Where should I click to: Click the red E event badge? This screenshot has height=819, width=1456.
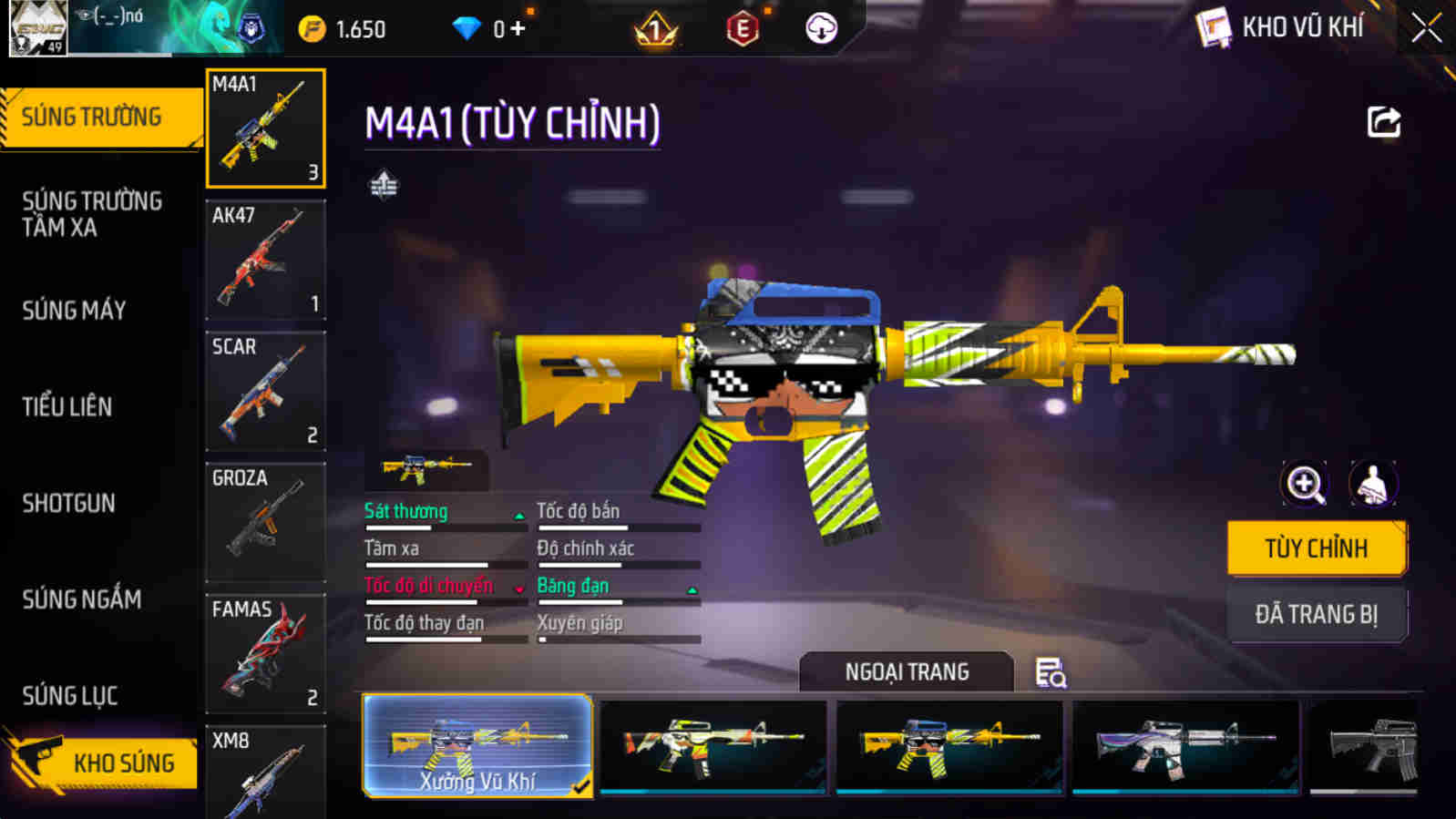[743, 27]
